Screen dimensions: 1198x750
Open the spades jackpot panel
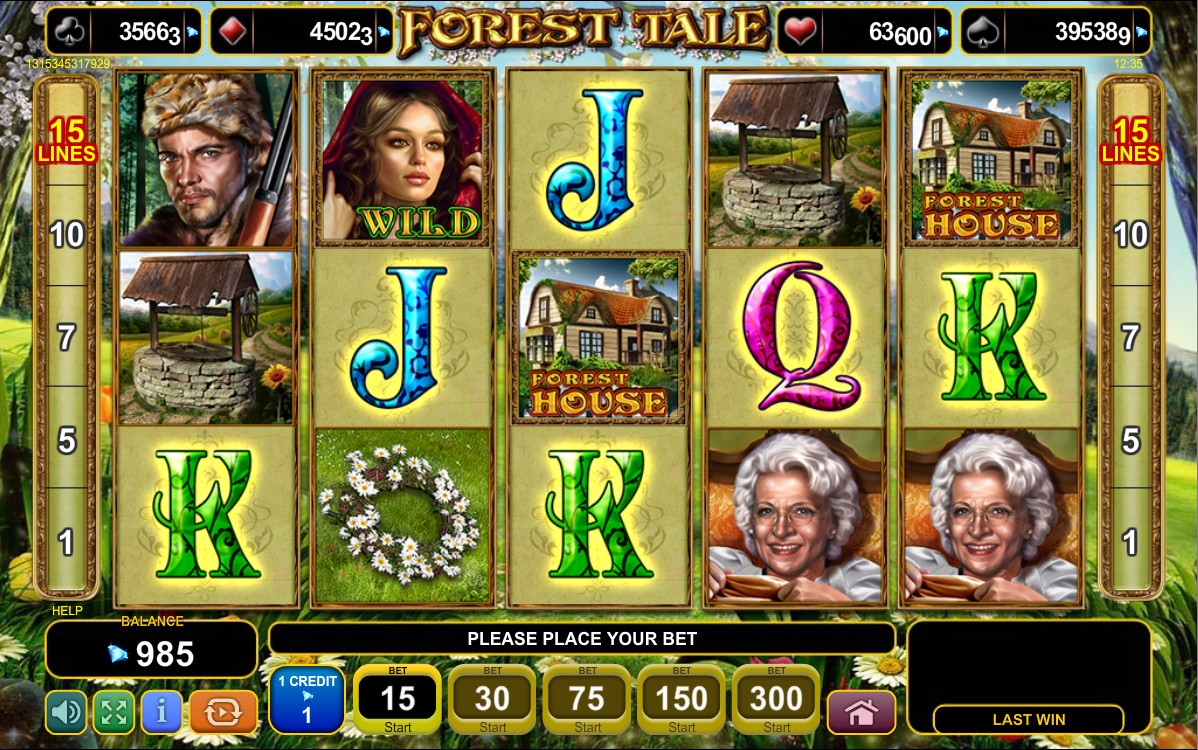pyautogui.click(x=1055, y=32)
